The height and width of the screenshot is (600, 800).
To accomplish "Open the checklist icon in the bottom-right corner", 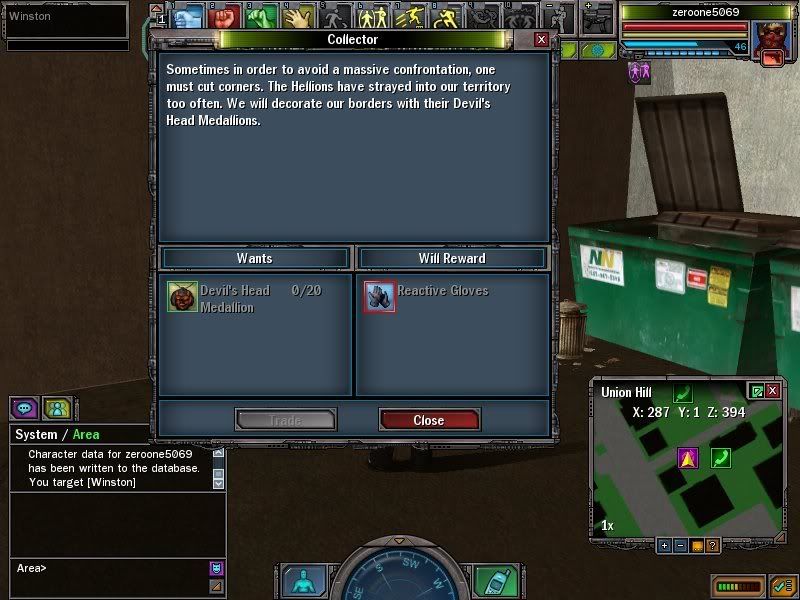I will click(782, 585).
